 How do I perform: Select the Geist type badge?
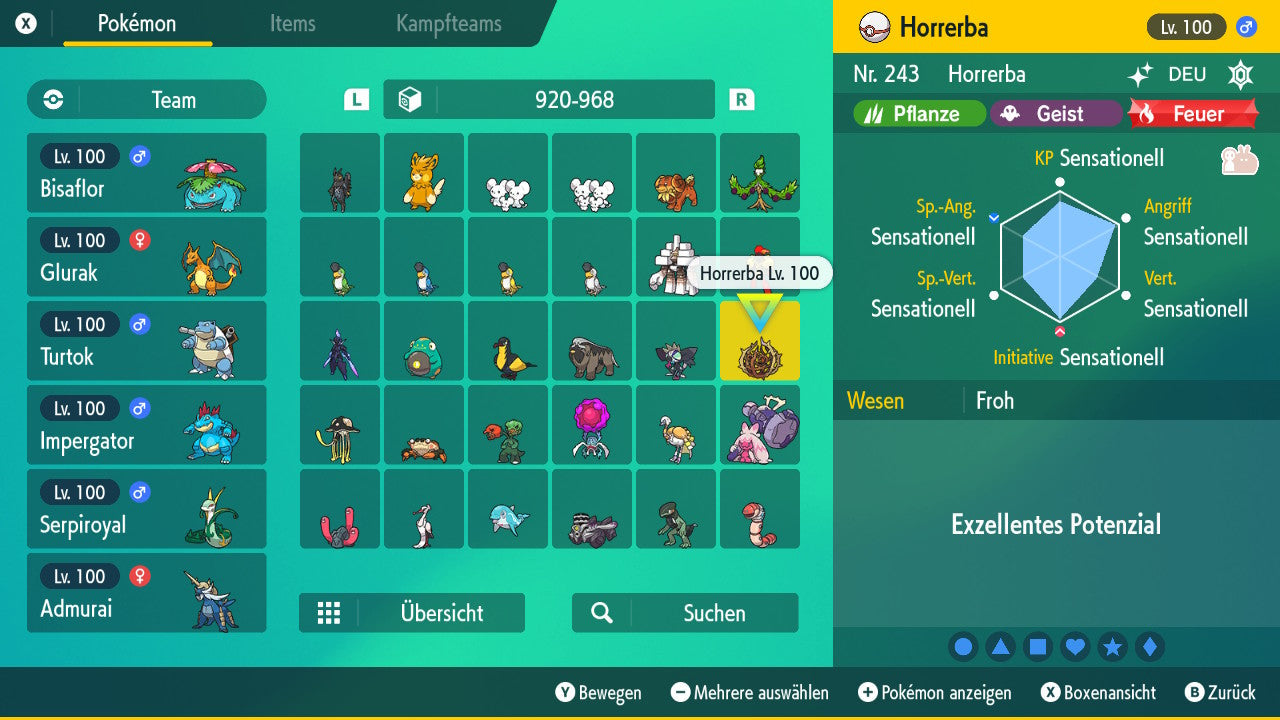click(1056, 113)
